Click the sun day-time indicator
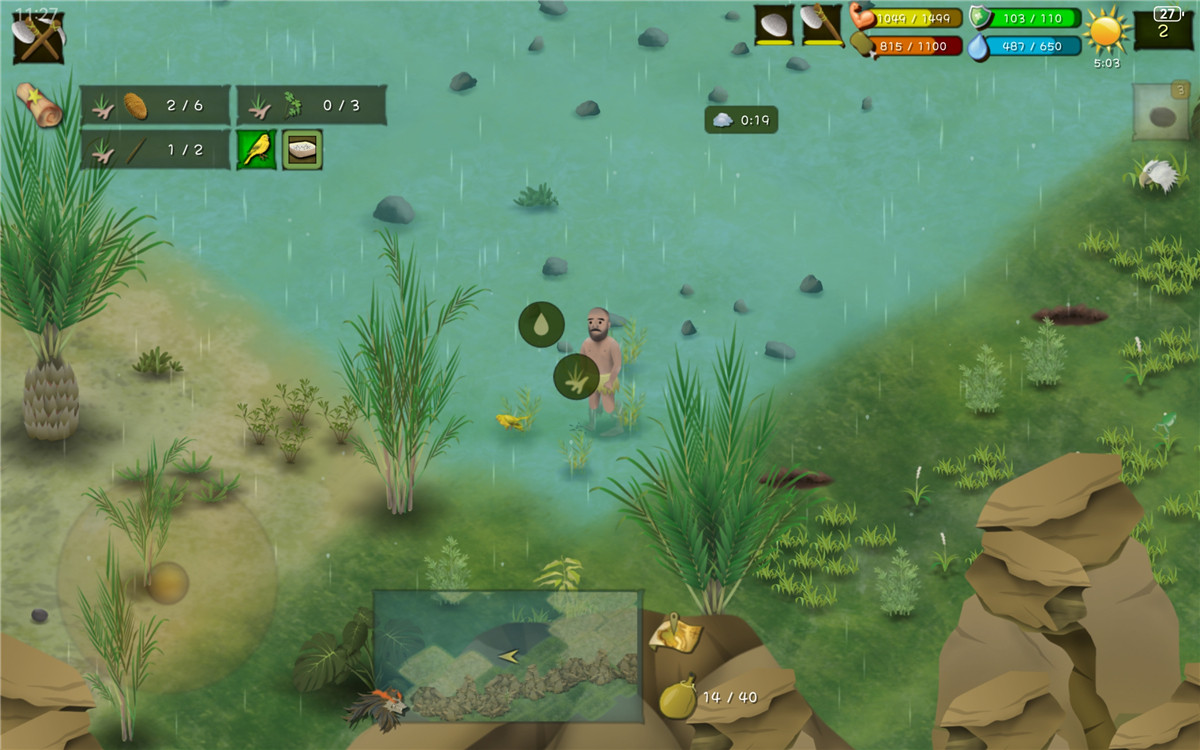The image size is (1200, 750). click(x=1106, y=31)
